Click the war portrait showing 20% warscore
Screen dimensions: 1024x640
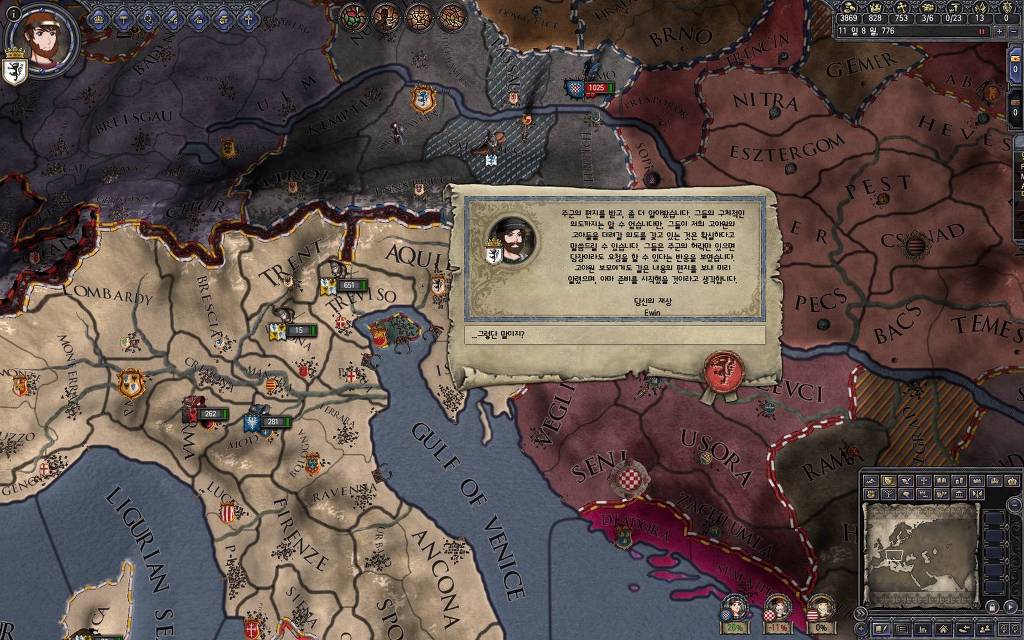coord(735,609)
